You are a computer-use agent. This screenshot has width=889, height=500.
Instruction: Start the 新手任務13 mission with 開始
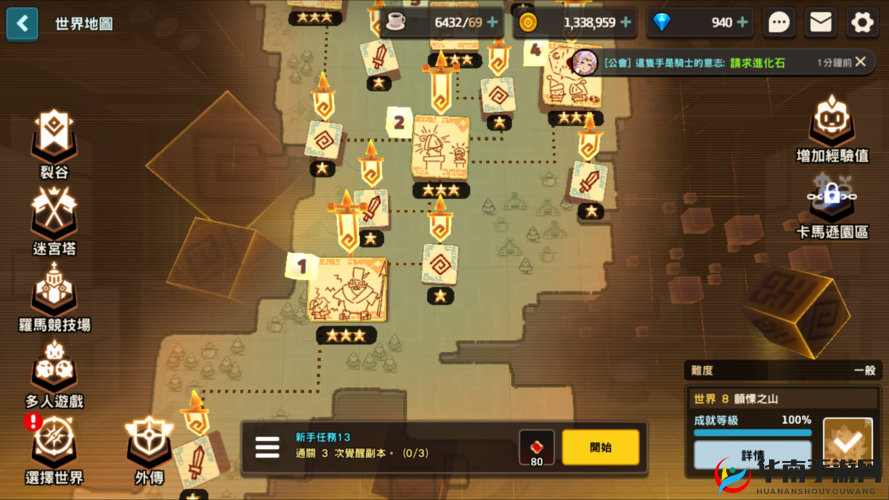(600, 447)
